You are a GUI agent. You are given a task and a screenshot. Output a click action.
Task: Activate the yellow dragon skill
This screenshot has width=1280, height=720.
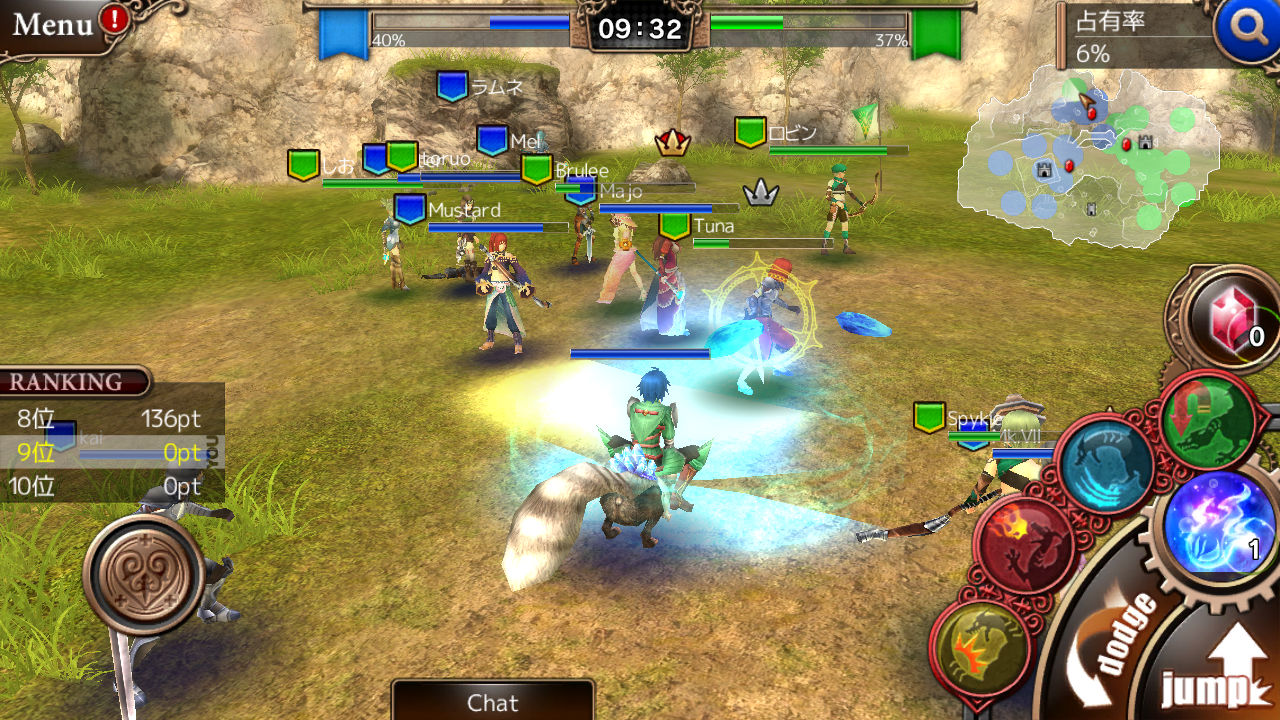pyautogui.click(x=981, y=648)
